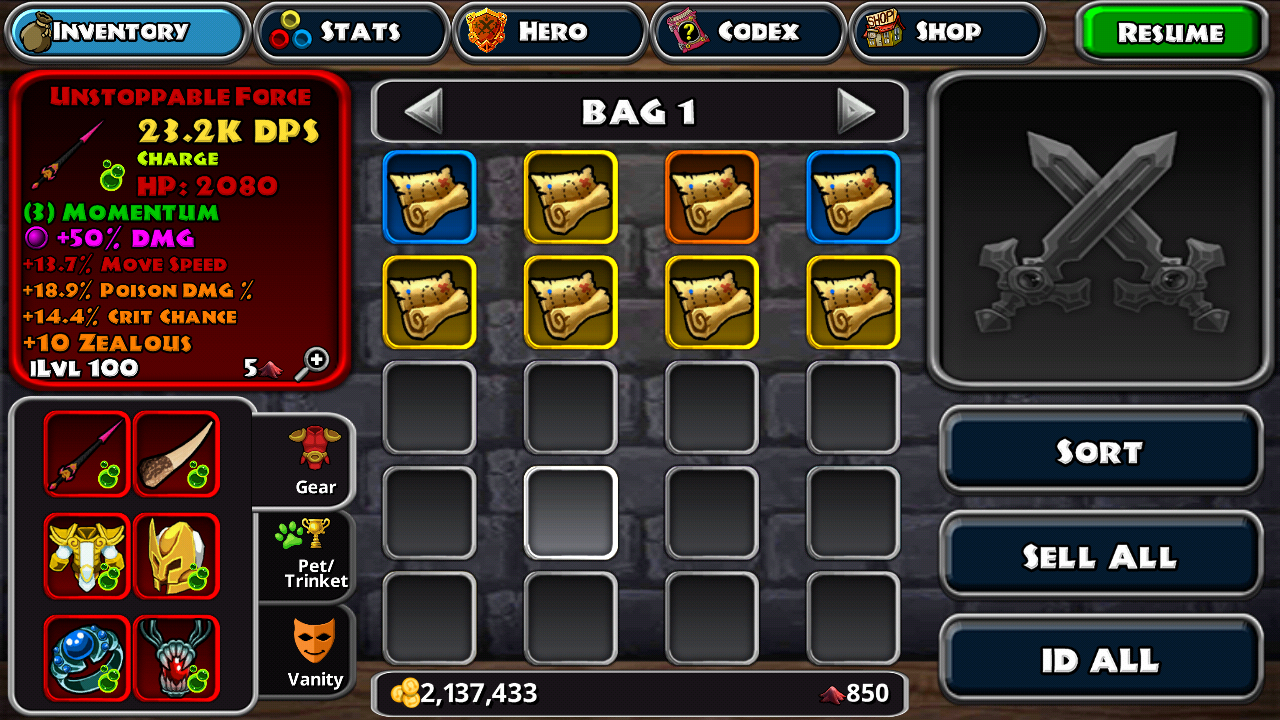Inspect item with the magnifier icon
This screenshot has width=1280, height=720.
tap(315, 361)
